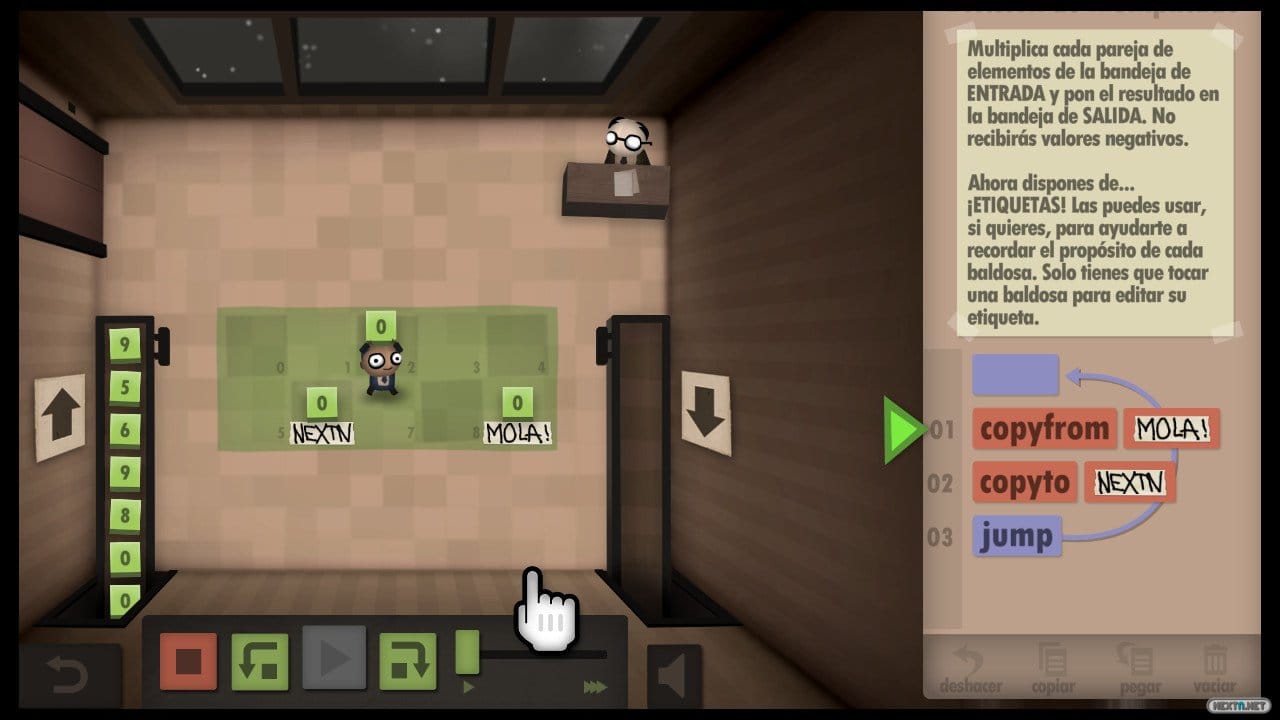
Task: Select the jump instruction on line 03
Action: click(1016, 537)
